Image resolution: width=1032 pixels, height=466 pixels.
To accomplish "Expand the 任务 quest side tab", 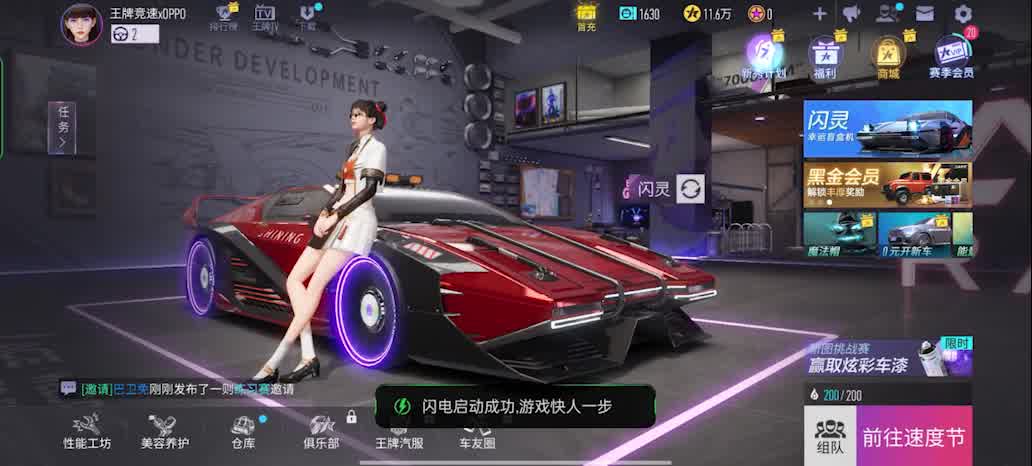I will pos(63,128).
